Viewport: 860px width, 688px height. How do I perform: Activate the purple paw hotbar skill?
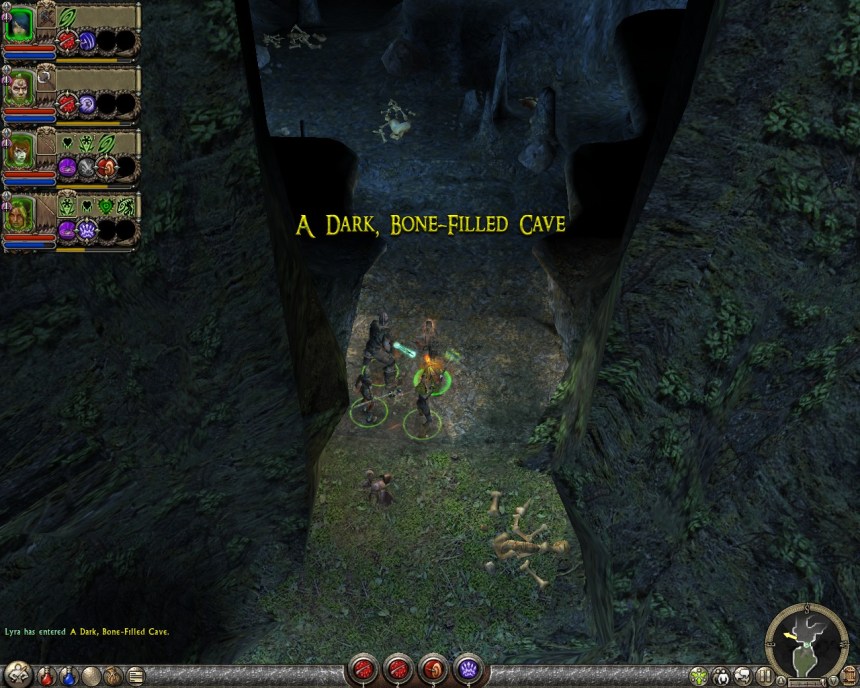(x=469, y=669)
